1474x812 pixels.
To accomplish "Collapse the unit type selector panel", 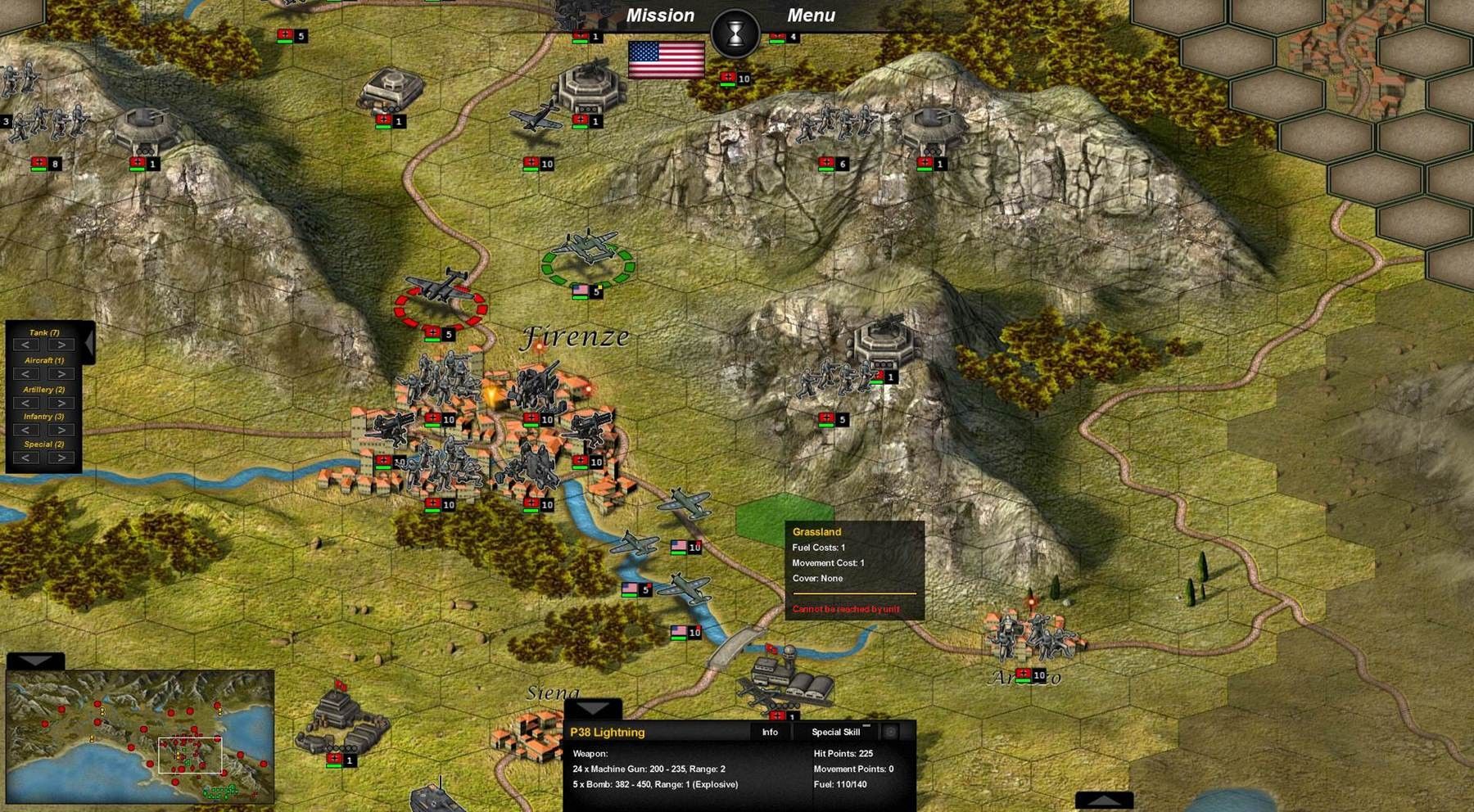I will (x=88, y=342).
